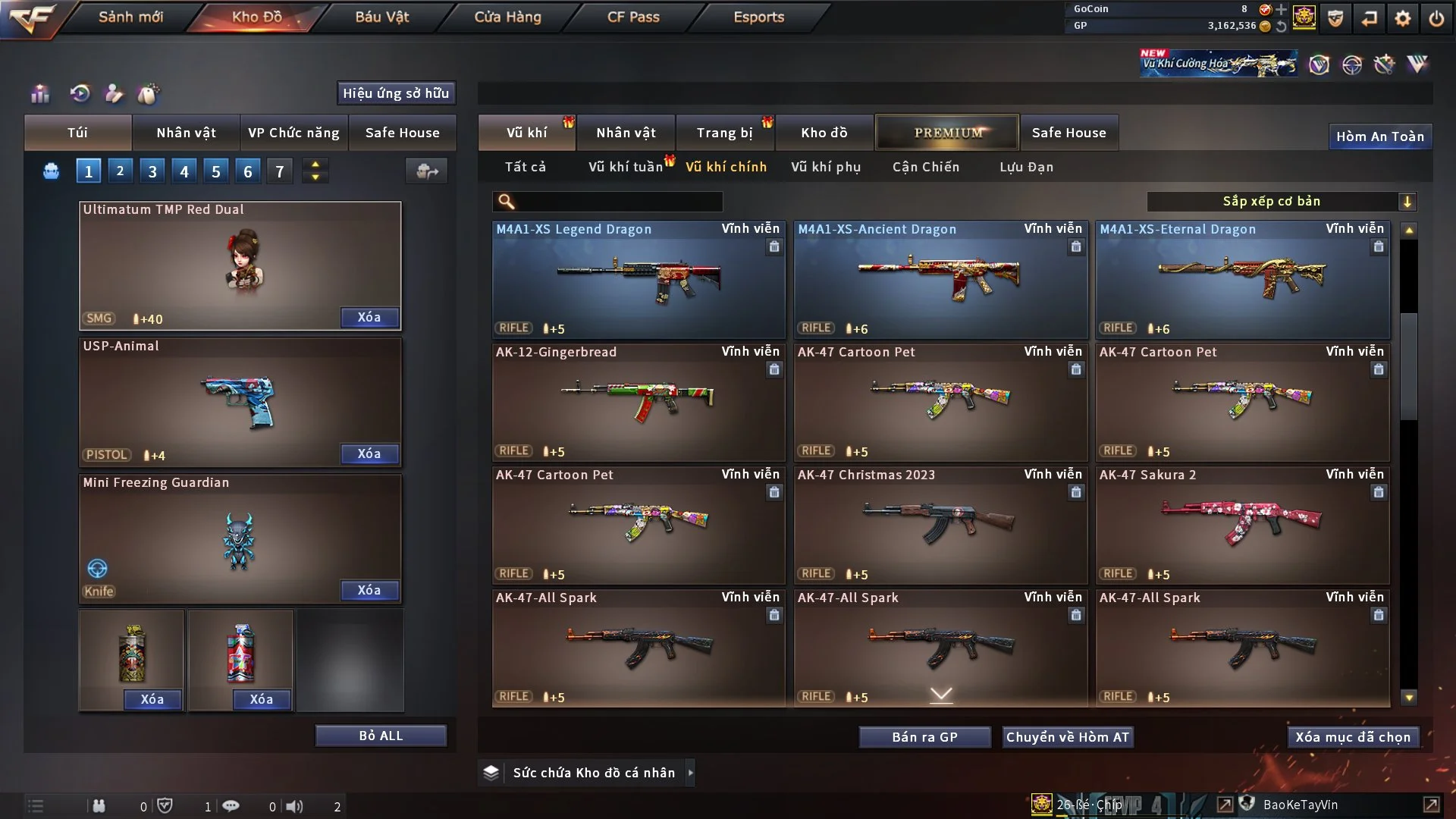Switch to the PREMIUM inventory tab

click(x=948, y=133)
